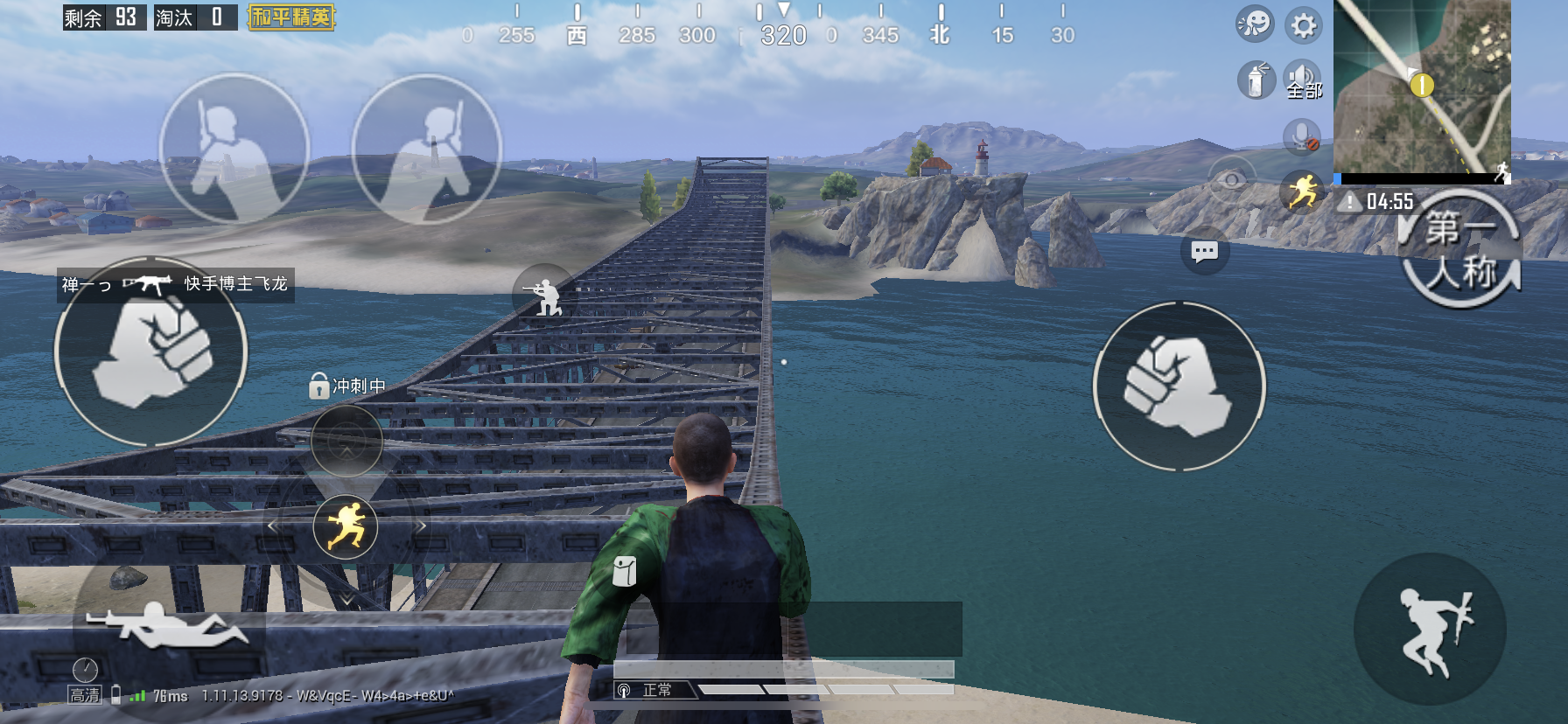Lean right with the right peek button
This screenshot has height=724, width=1568.
coord(427,149)
